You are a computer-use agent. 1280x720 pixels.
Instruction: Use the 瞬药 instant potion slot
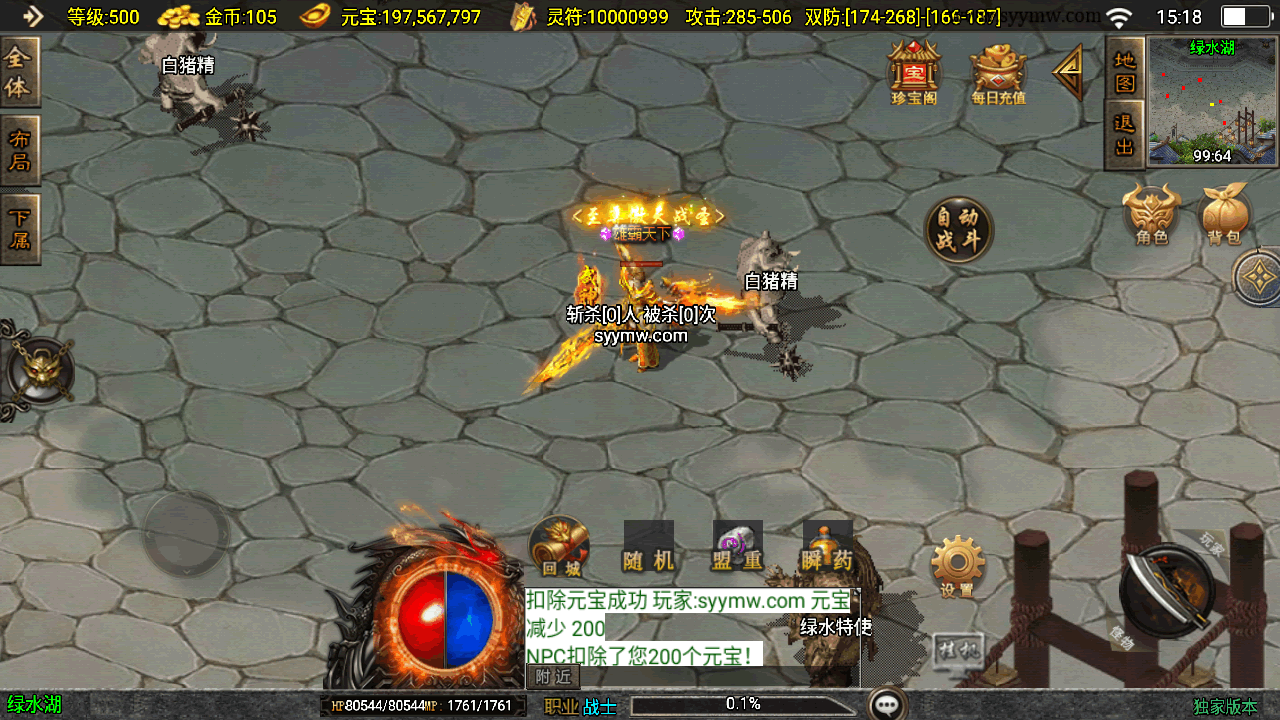pos(828,548)
